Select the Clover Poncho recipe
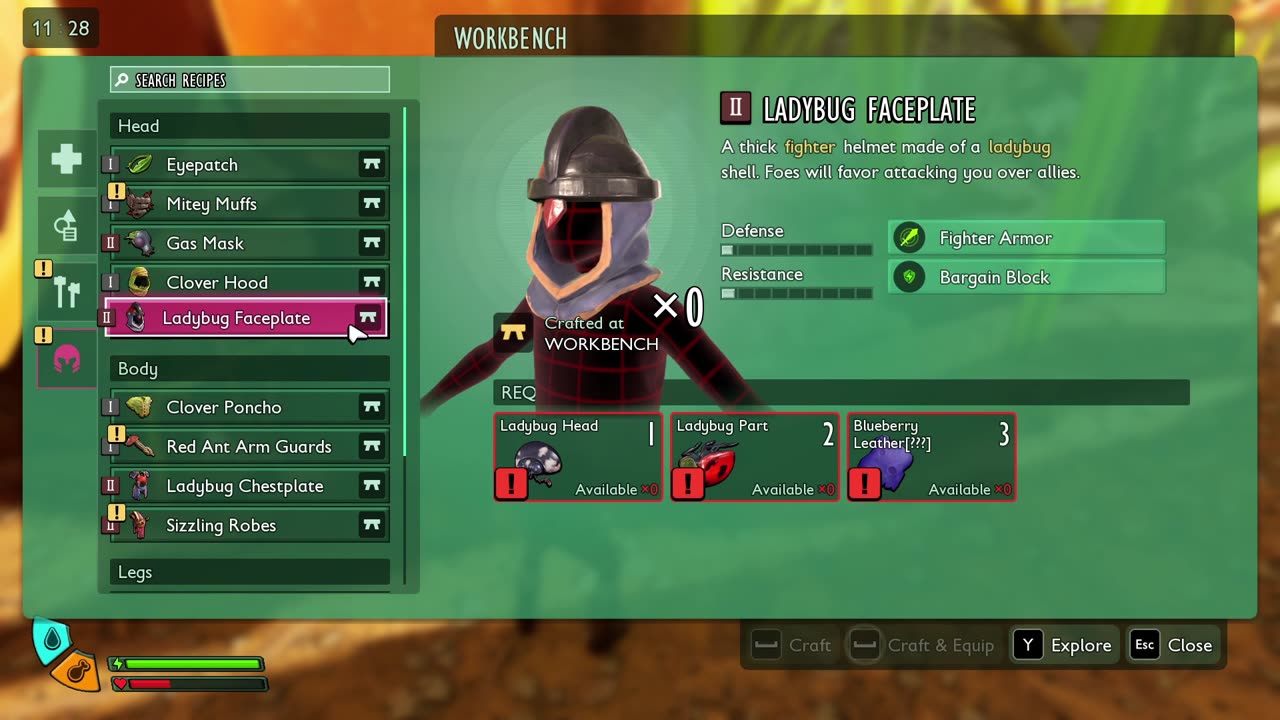Image resolution: width=1280 pixels, height=720 pixels. (x=246, y=407)
